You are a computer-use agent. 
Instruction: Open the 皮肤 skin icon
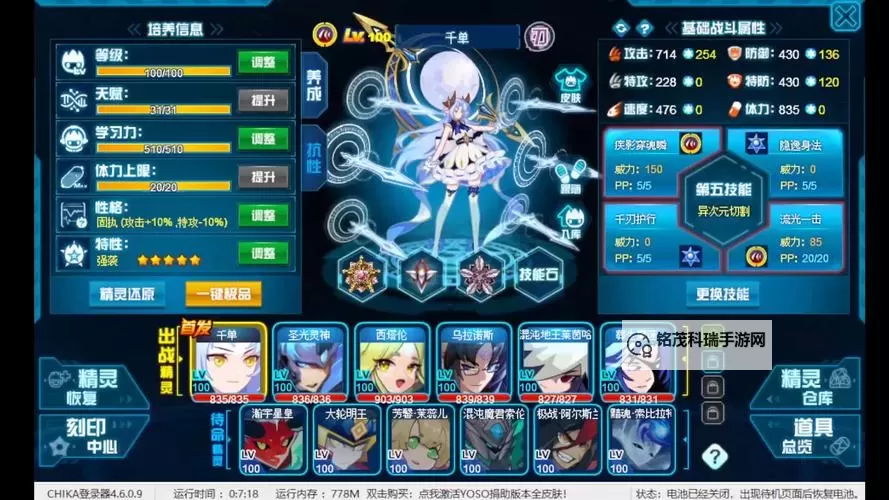[570, 86]
